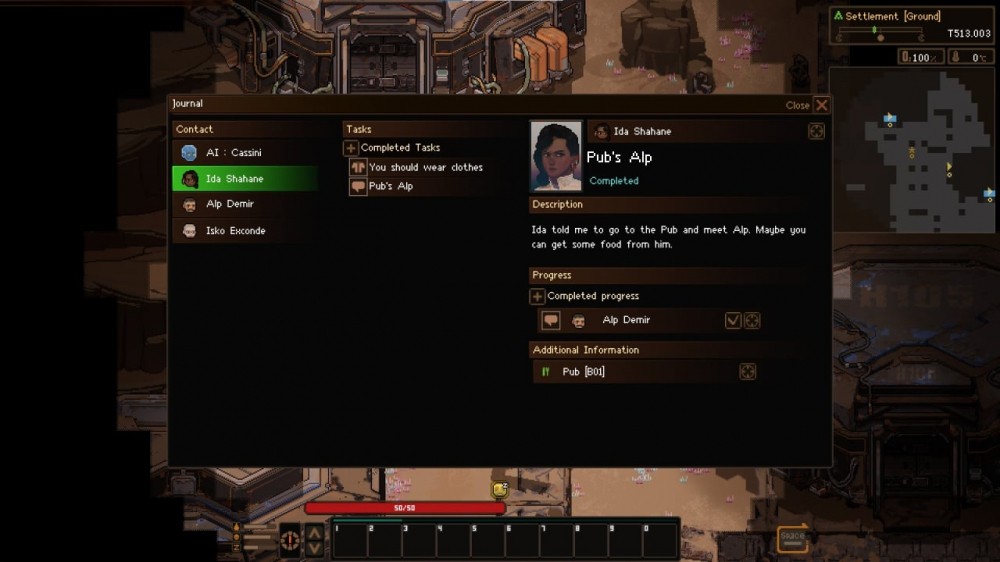The height and width of the screenshot is (562, 1000).
Task: Click Ida Shahane's portrait picture
Action: pos(556,155)
